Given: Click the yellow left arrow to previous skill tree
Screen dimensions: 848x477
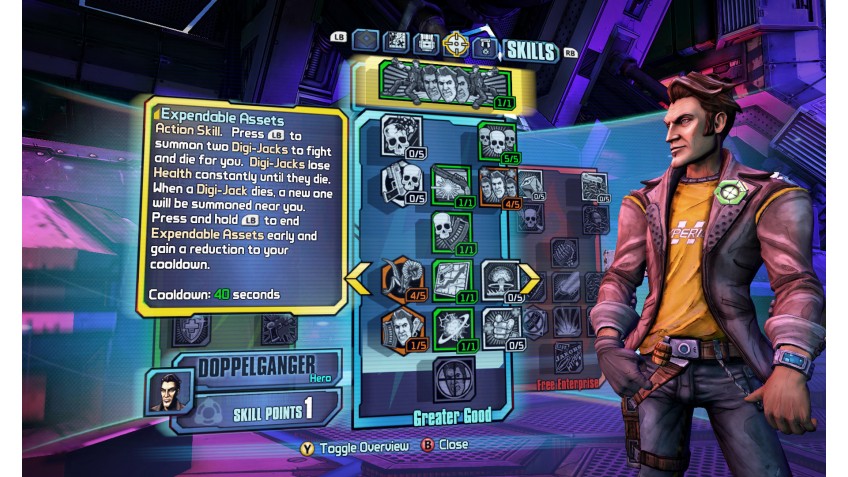Looking at the screenshot, I should pos(354,279).
